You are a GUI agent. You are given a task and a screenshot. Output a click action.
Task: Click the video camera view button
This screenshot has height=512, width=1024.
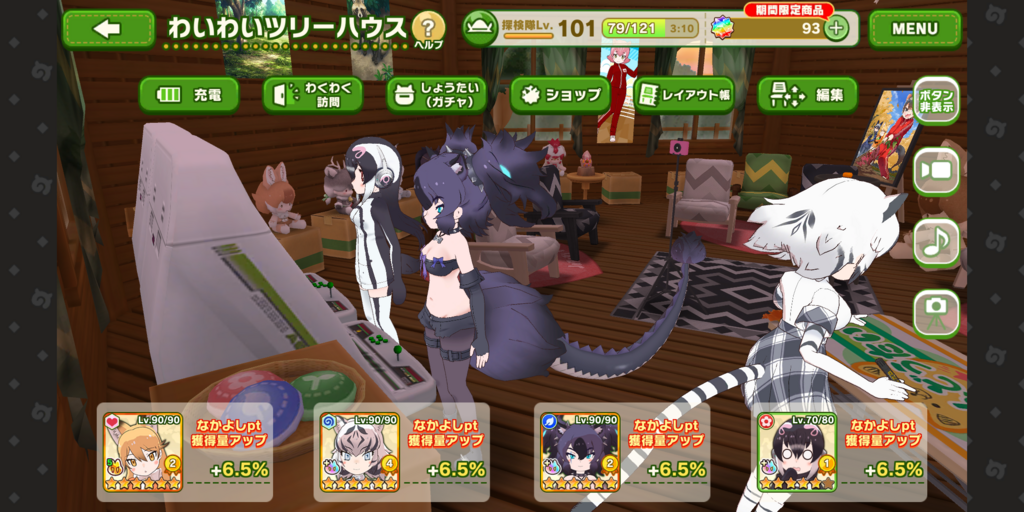point(936,171)
